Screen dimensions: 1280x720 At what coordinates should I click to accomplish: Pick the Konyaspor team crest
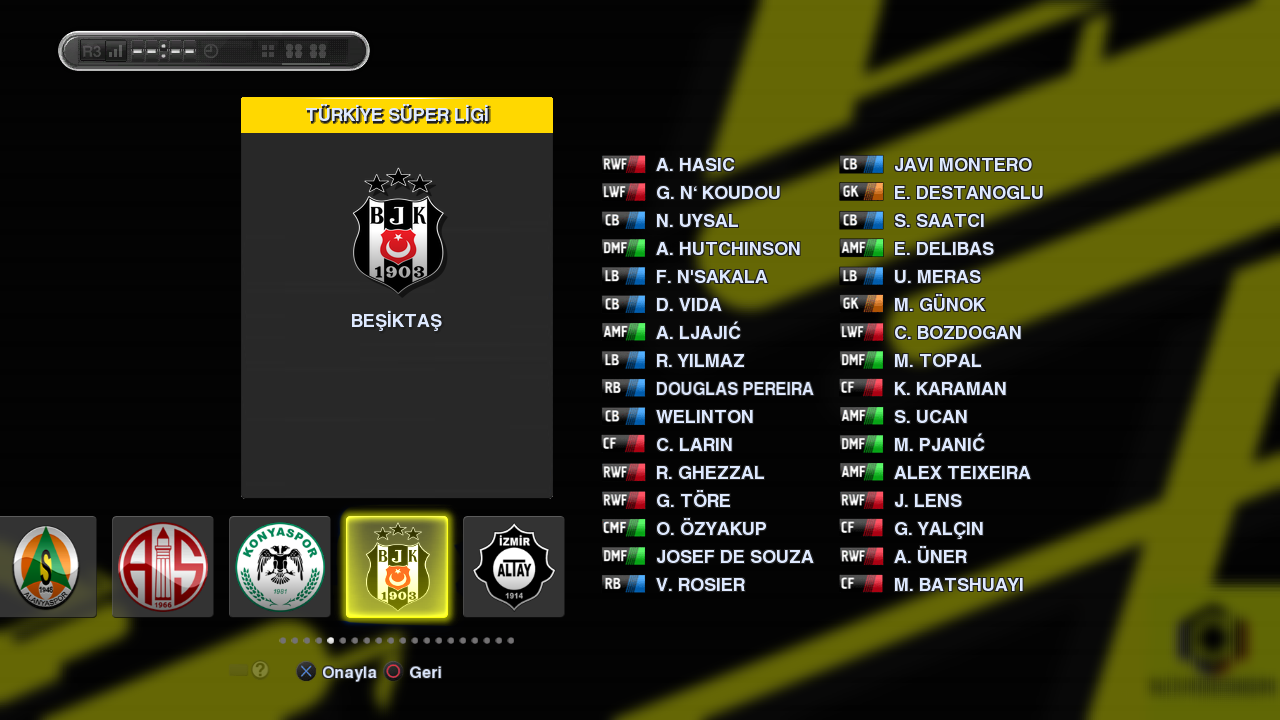(280, 567)
